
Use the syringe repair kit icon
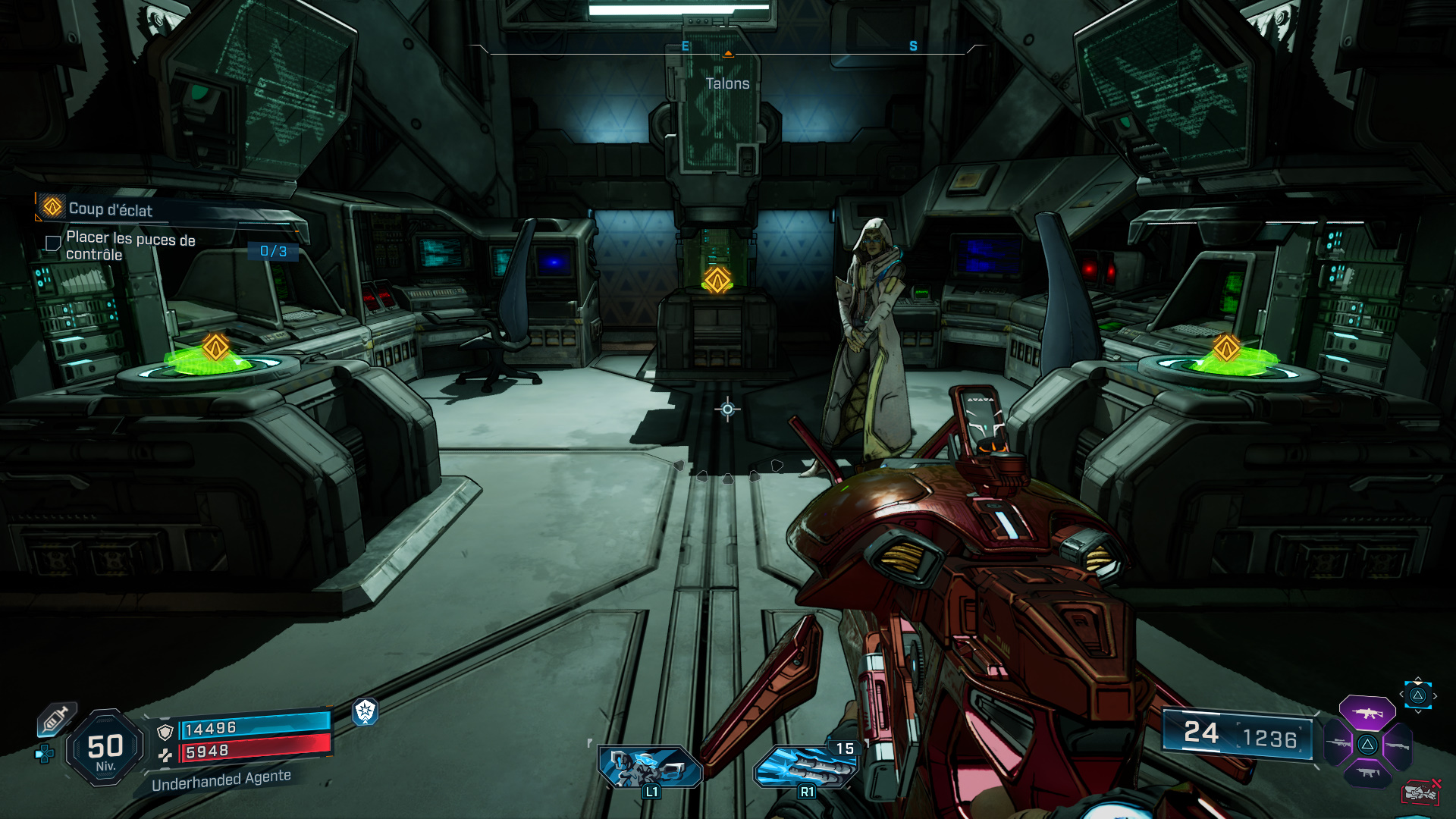[56, 719]
